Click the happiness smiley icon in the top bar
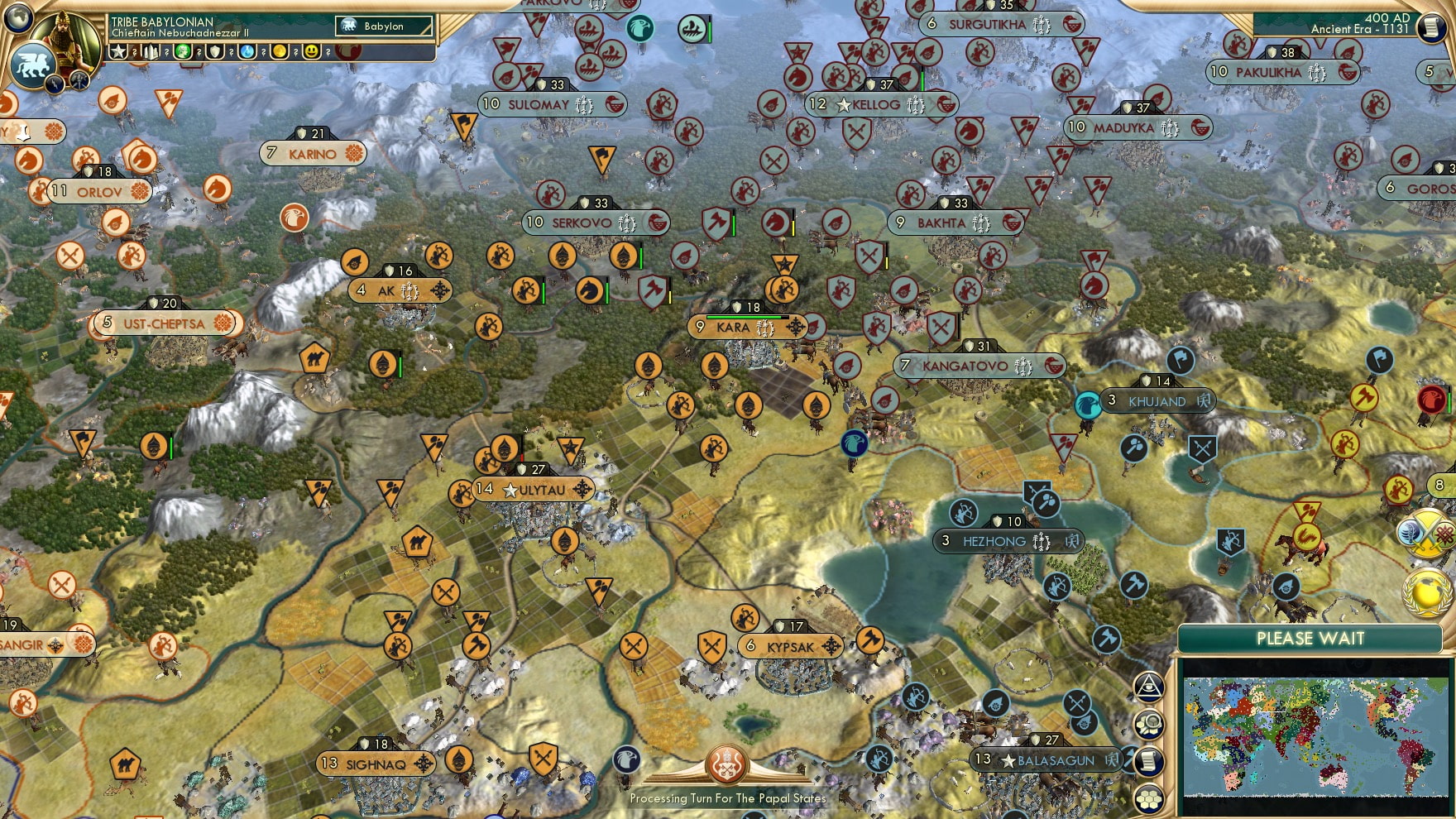The image size is (1456, 819). point(313,50)
